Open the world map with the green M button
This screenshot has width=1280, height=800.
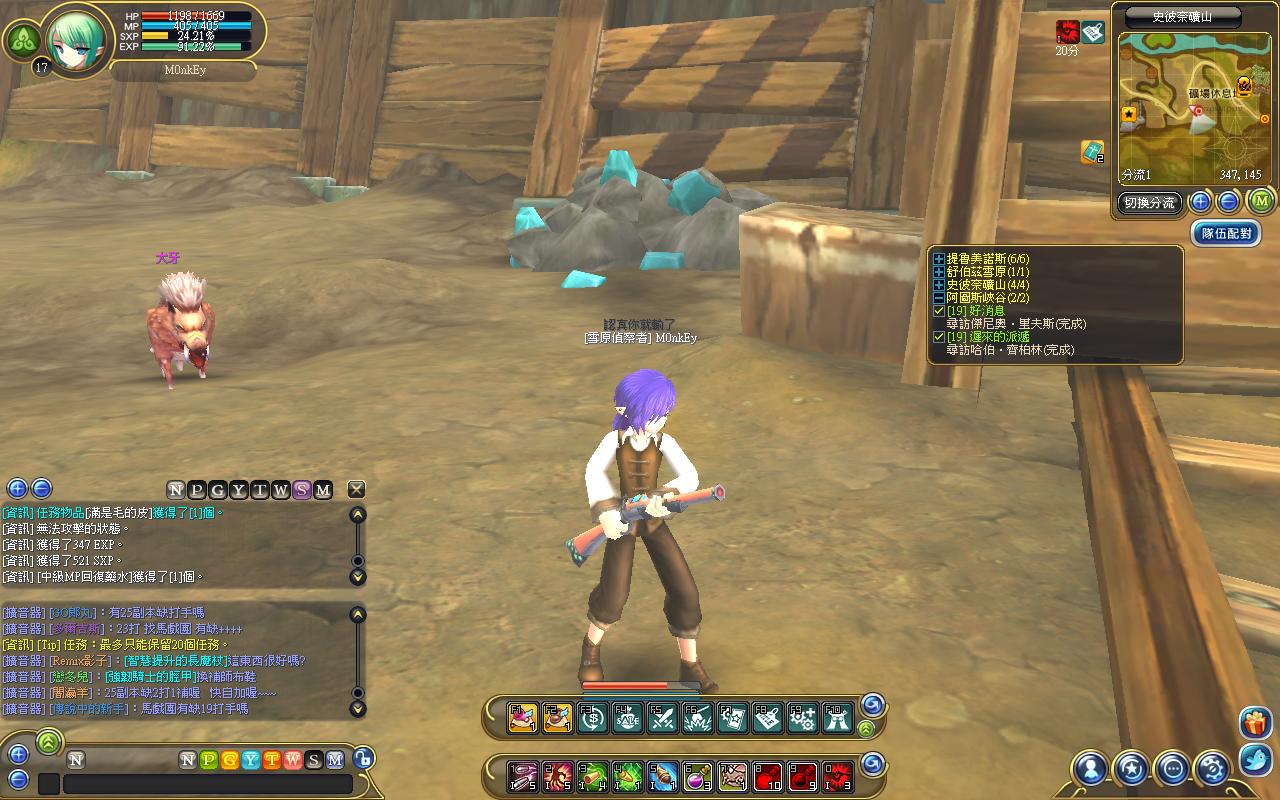(x=1261, y=202)
